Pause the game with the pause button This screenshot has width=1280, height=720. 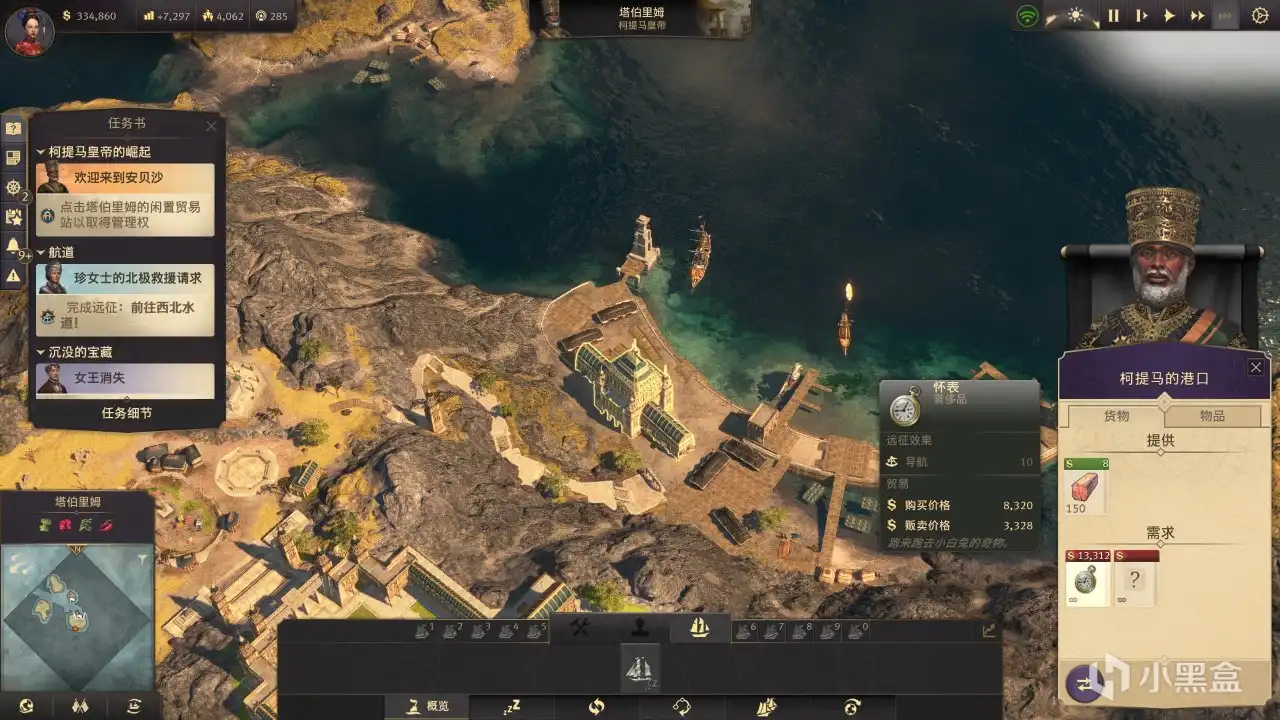[1115, 15]
